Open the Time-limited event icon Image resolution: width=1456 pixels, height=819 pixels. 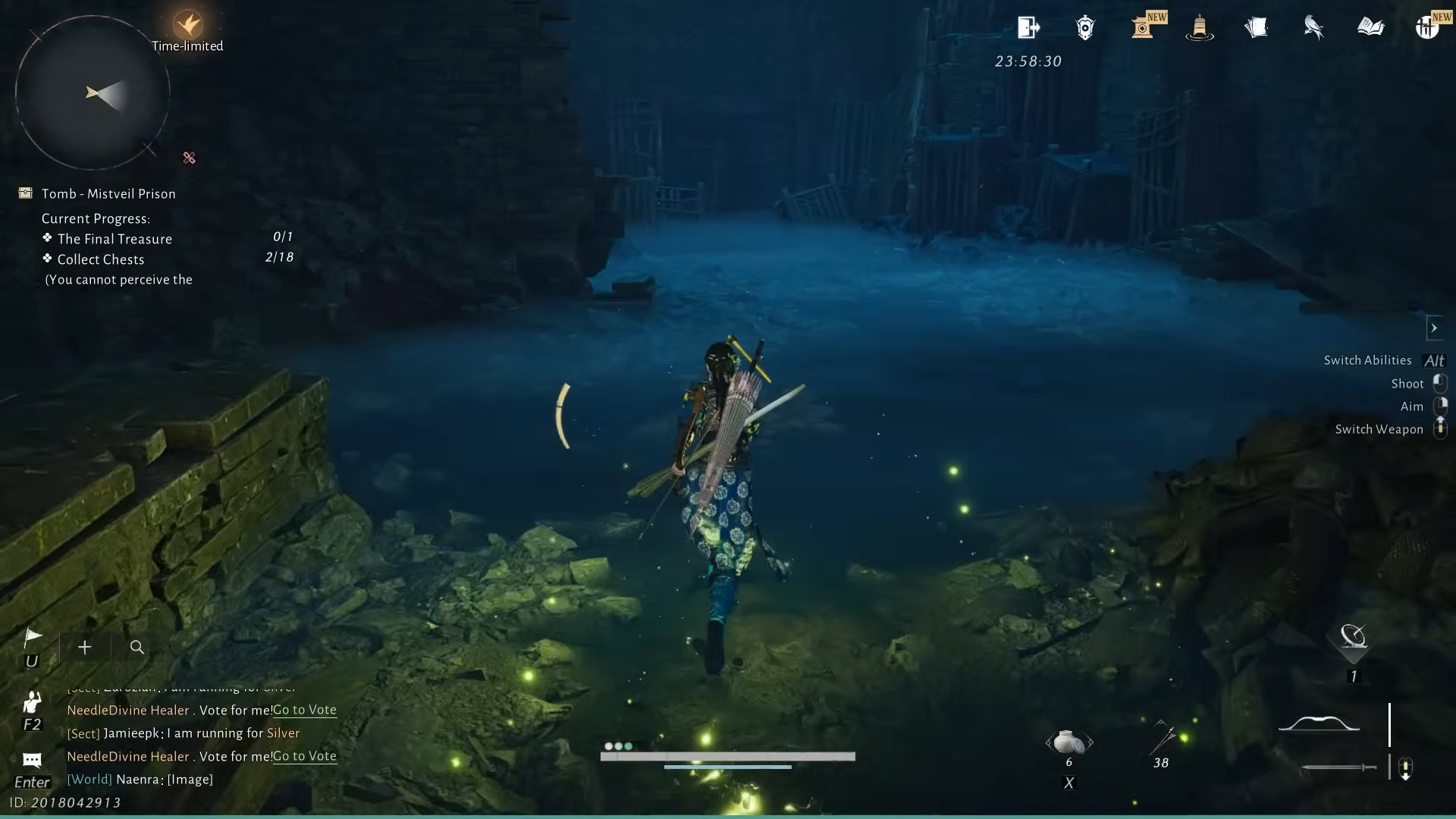187,25
